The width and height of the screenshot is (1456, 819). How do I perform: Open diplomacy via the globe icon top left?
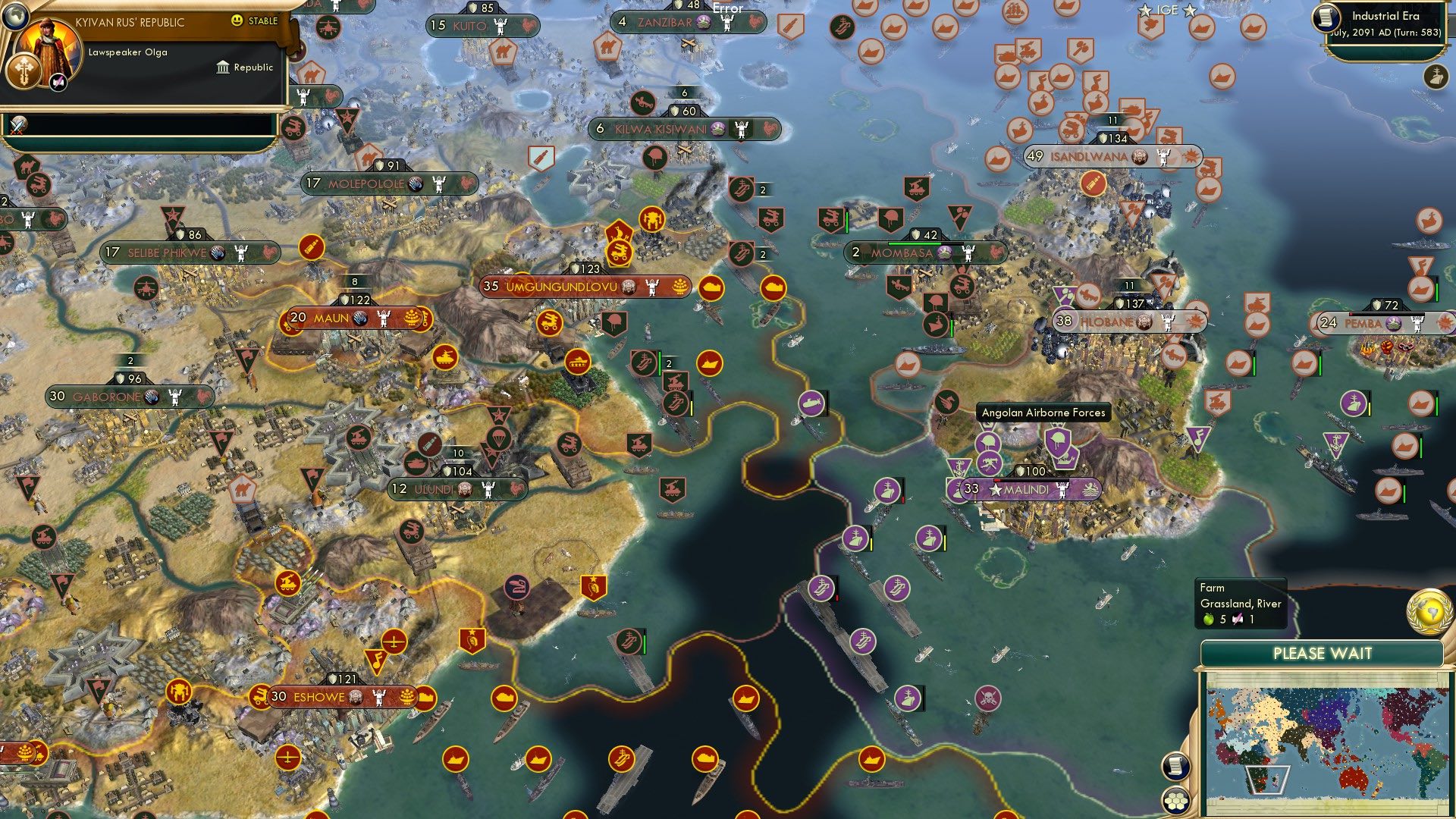pos(14,17)
